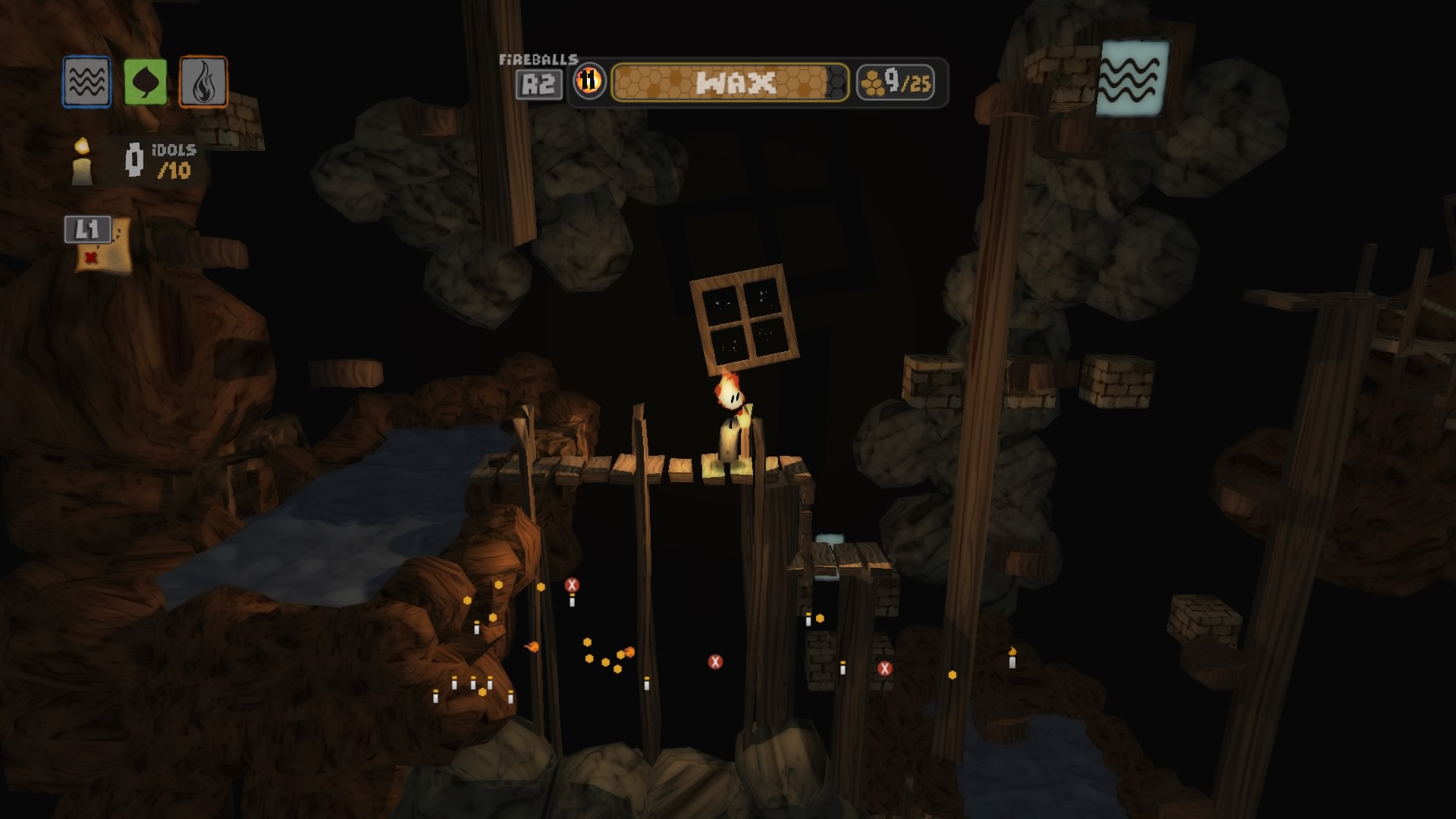Click the WAX label on the meter
This screenshot has height=819, width=1456.
coord(736,82)
